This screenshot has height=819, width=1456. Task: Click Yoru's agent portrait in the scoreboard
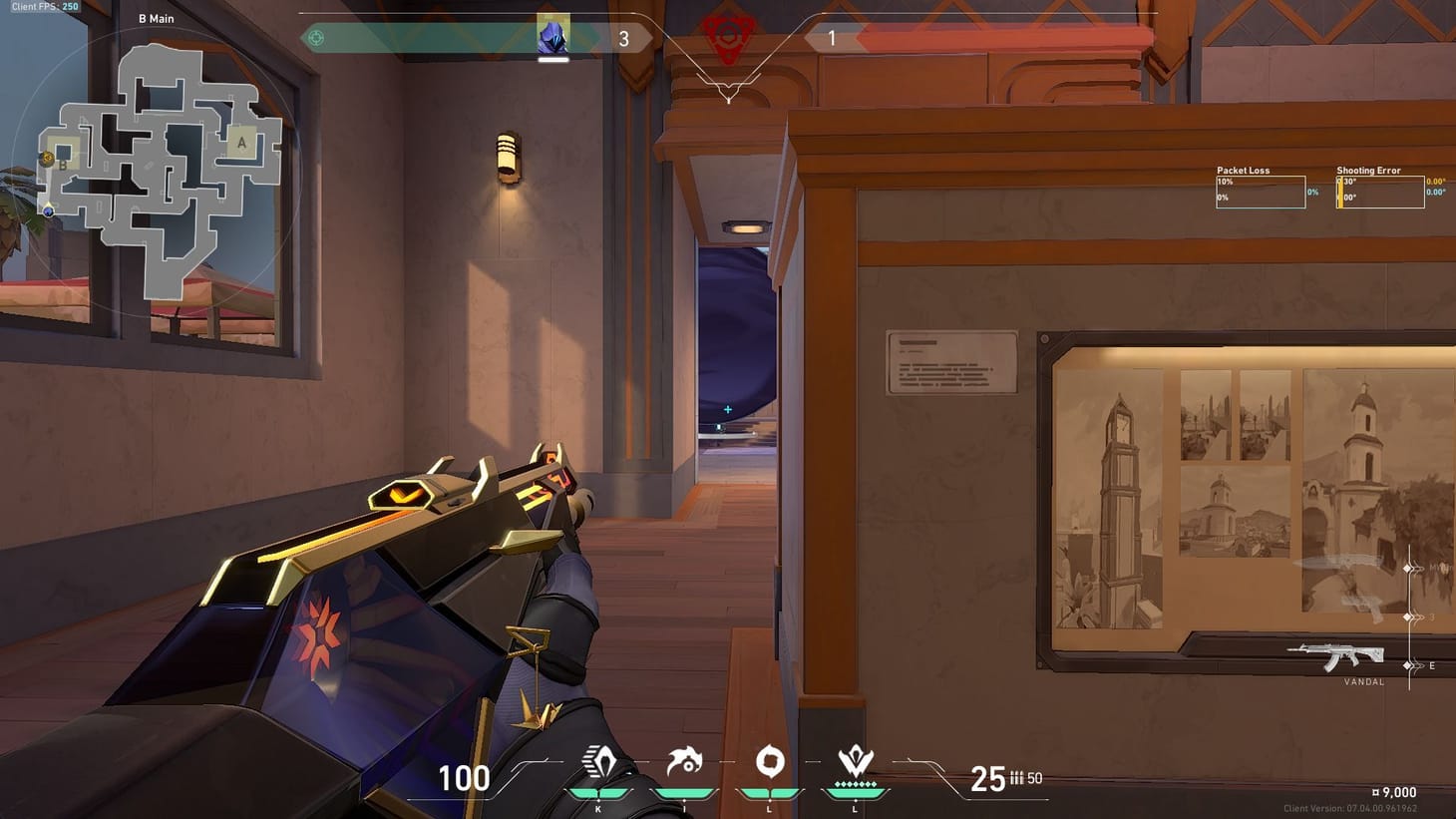553,37
